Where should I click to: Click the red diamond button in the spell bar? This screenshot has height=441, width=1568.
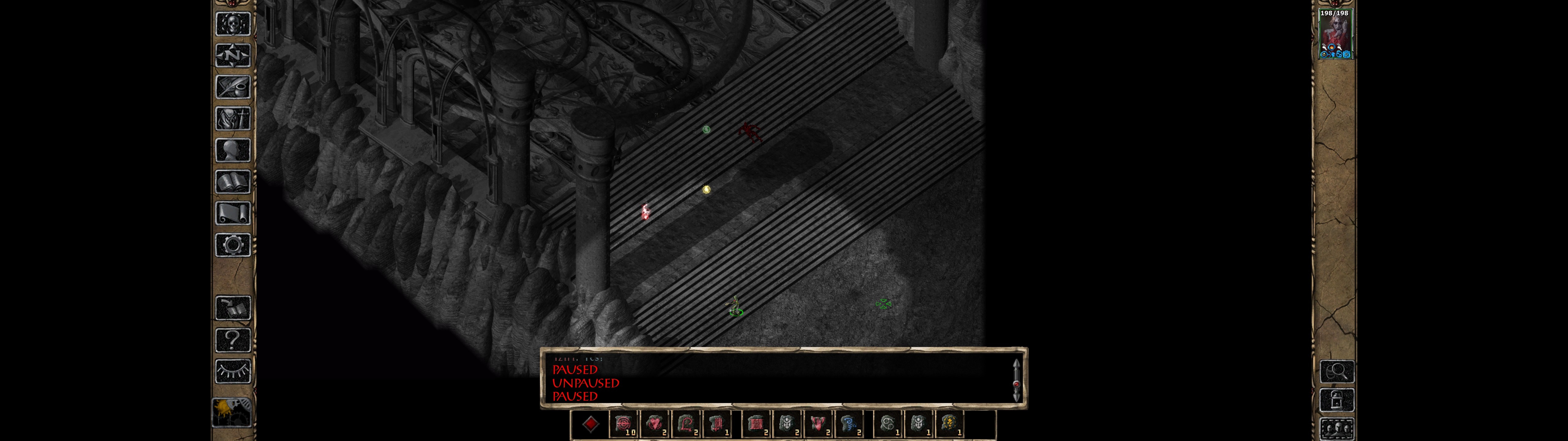click(590, 424)
